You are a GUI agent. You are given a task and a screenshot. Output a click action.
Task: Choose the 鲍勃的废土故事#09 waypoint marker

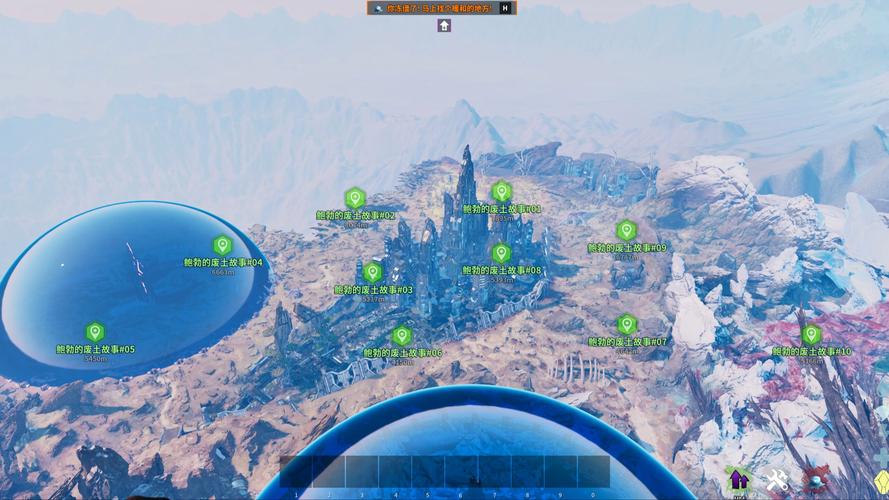point(627,230)
